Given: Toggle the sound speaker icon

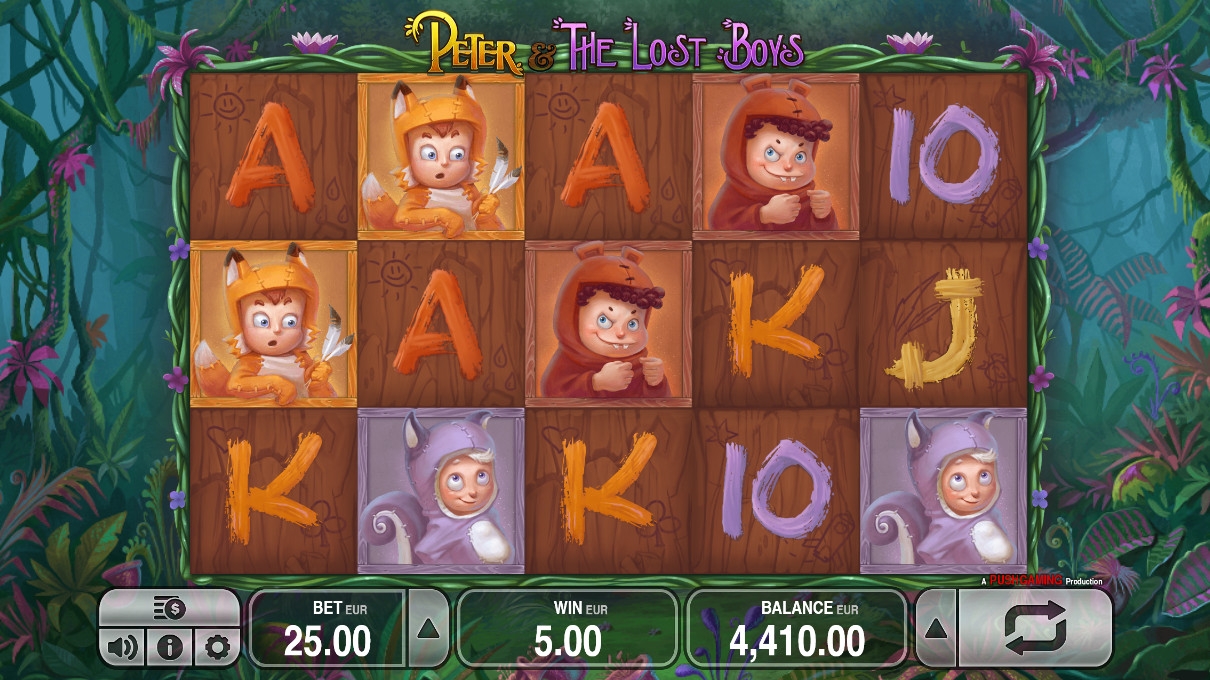Looking at the screenshot, I should (122, 647).
